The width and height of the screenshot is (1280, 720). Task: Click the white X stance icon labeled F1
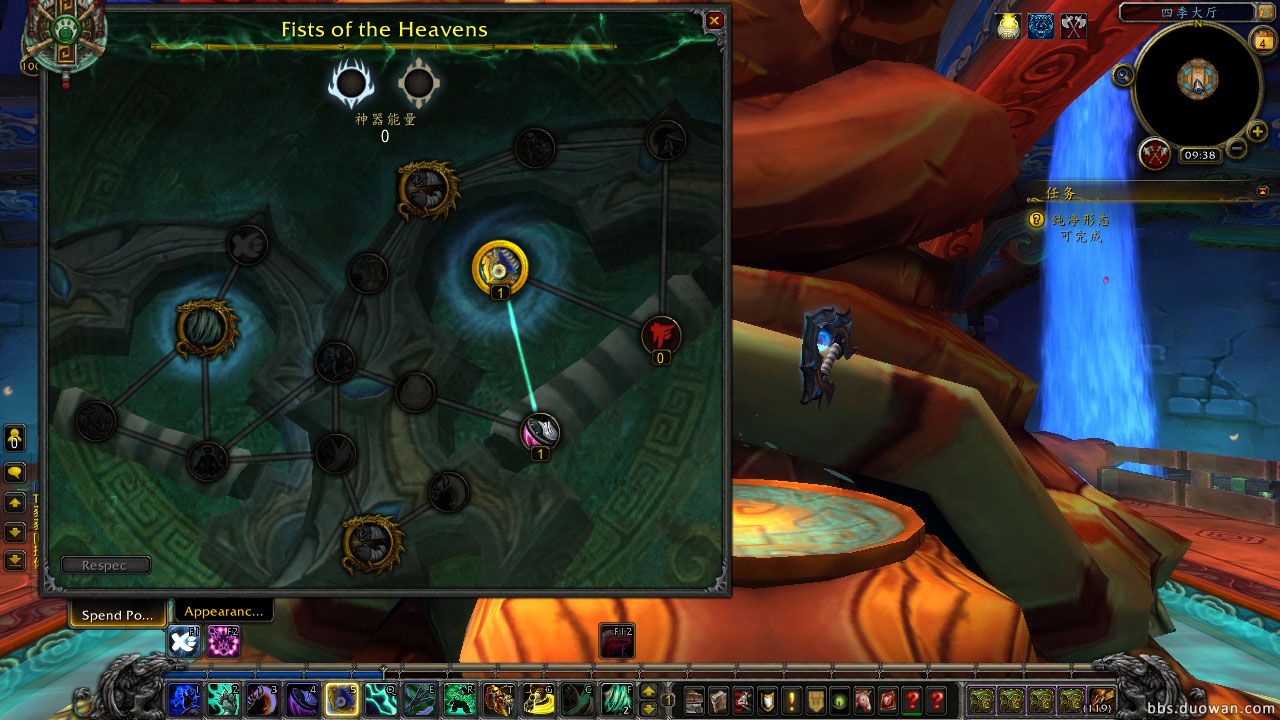185,642
